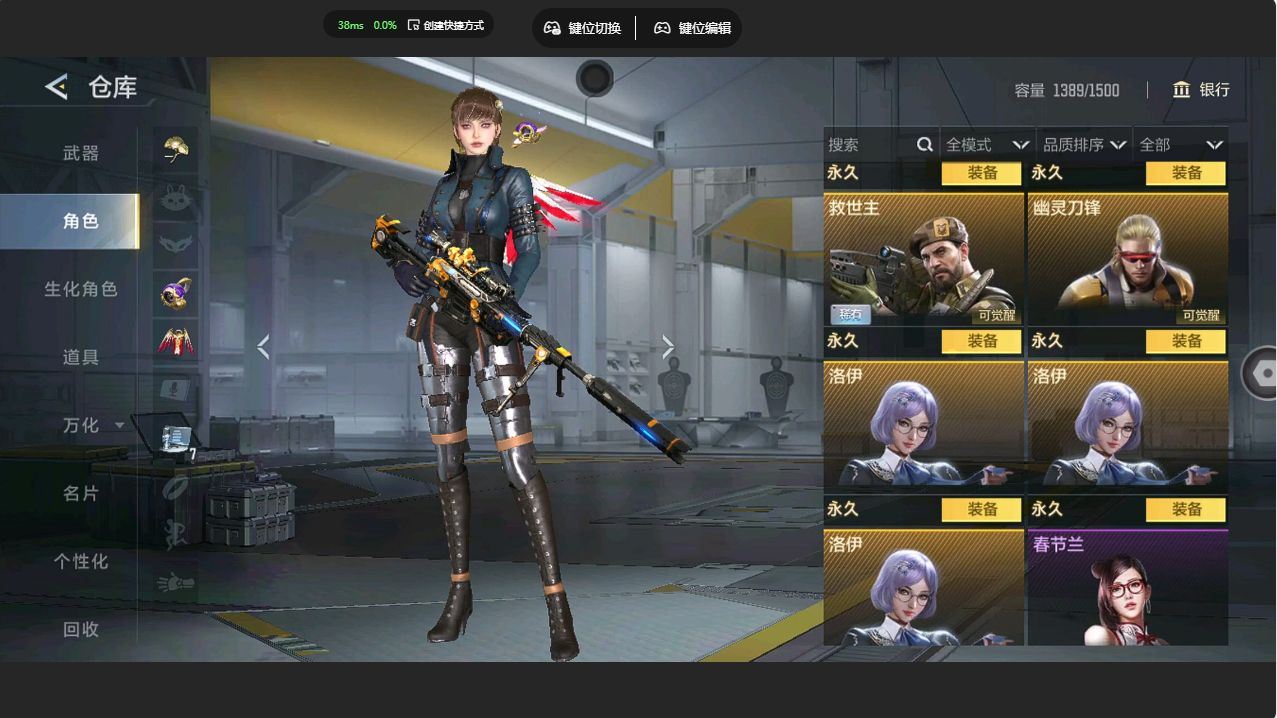Select the 救世主 character card

pyautogui.click(x=923, y=259)
